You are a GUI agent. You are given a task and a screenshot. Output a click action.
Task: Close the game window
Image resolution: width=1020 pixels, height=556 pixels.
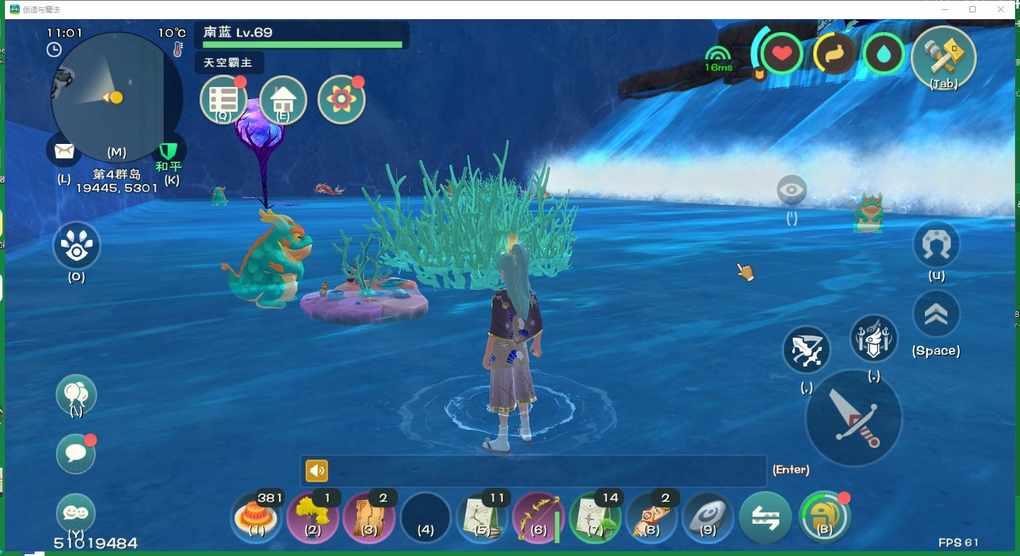(1001, 9)
